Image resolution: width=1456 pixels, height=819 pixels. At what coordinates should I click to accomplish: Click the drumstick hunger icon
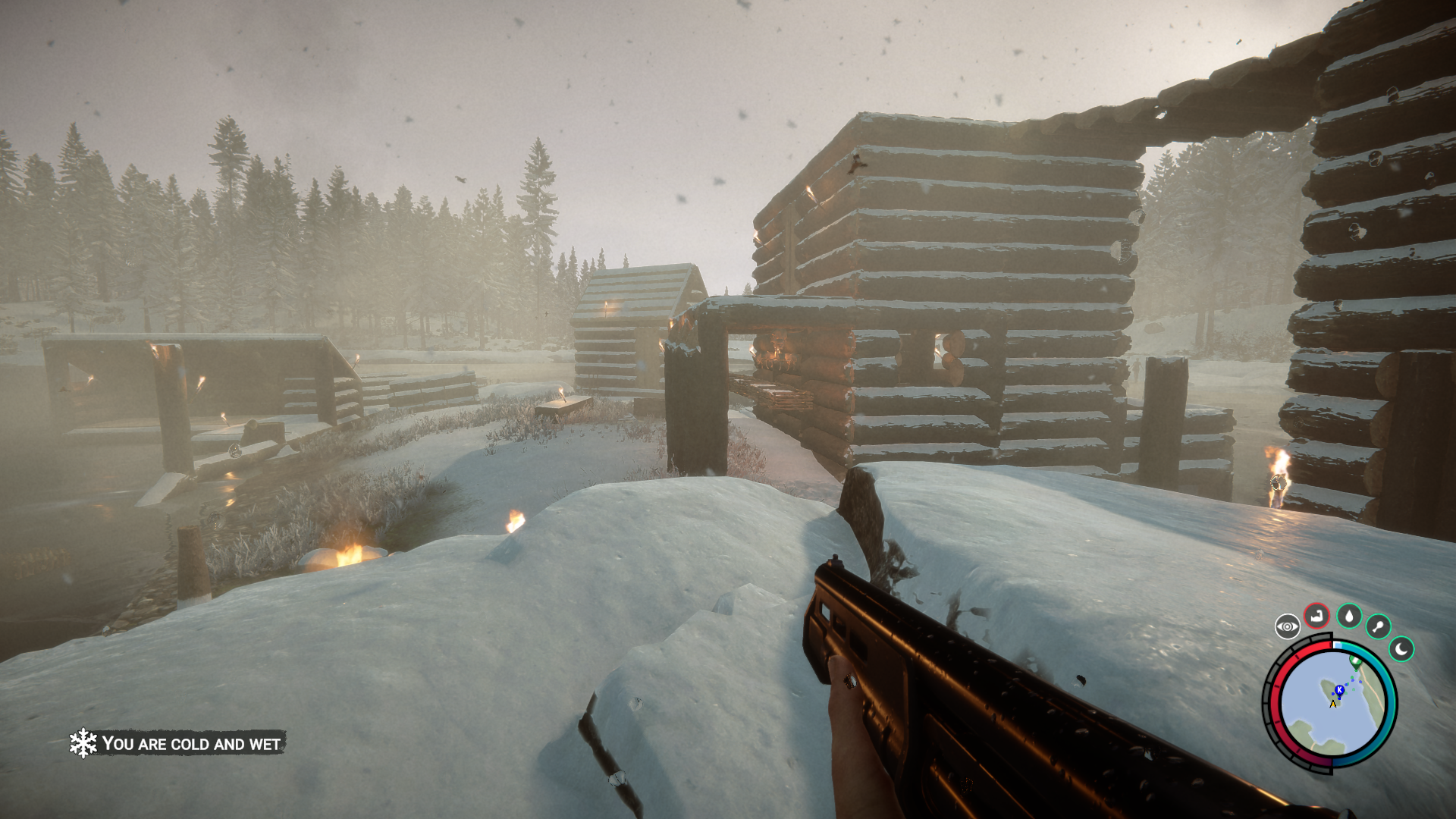(x=1378, y=626)
